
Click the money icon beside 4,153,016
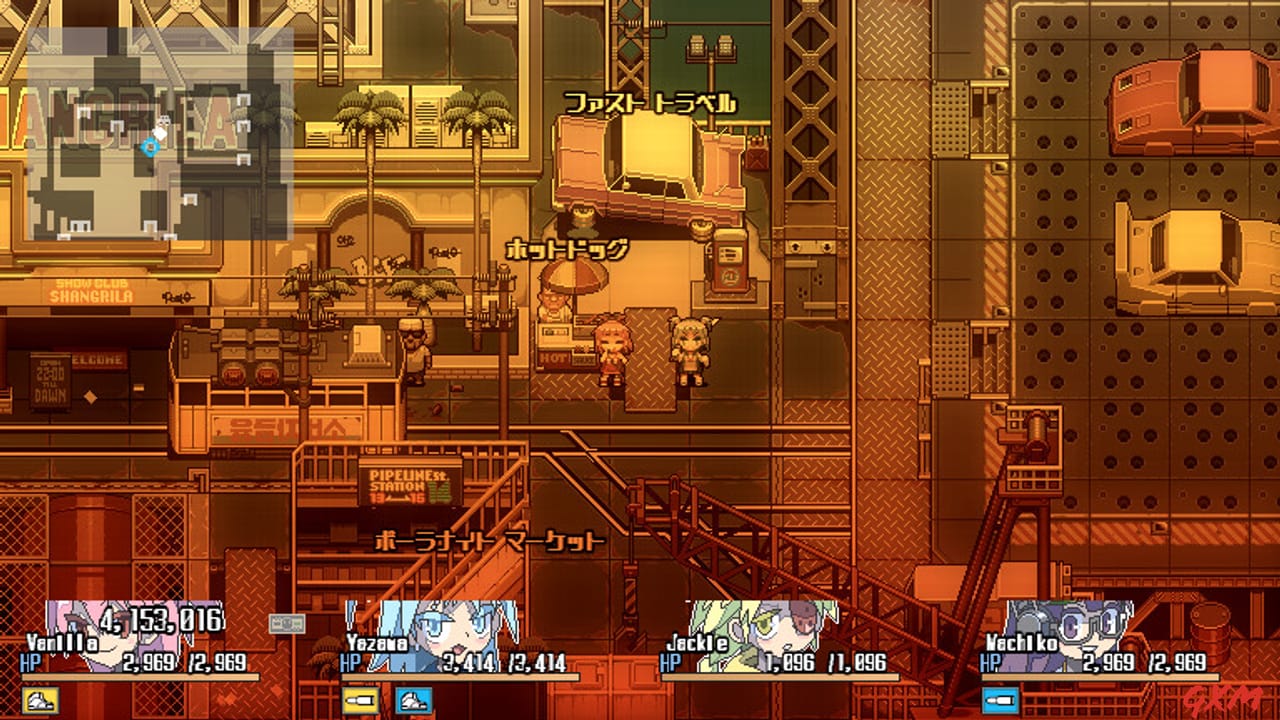point(286,623)
